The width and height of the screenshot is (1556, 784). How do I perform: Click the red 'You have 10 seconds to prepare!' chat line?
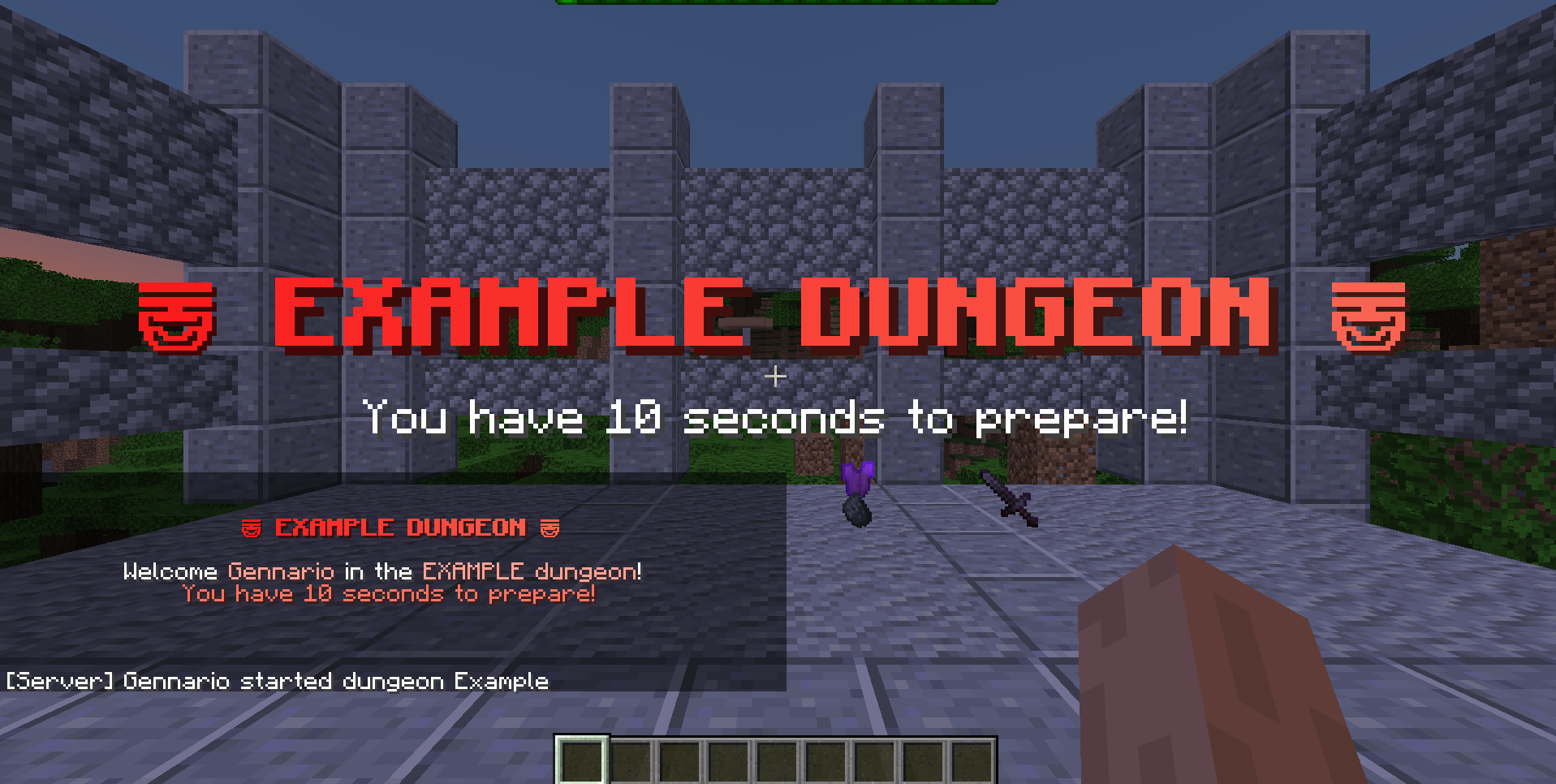[390, 593]
